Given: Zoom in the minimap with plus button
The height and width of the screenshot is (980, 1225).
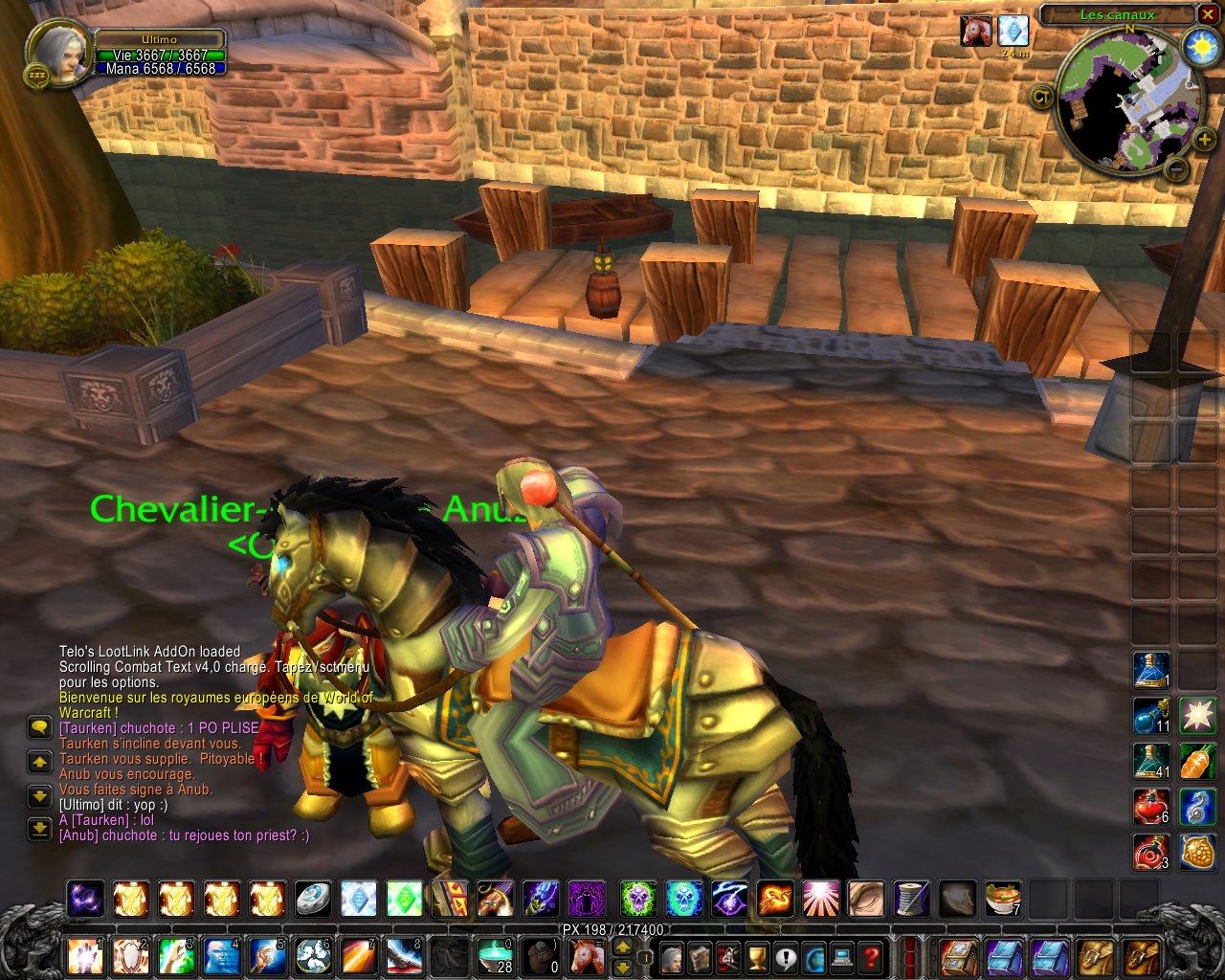Looking at the screenshot, I should pos(1204,141).
